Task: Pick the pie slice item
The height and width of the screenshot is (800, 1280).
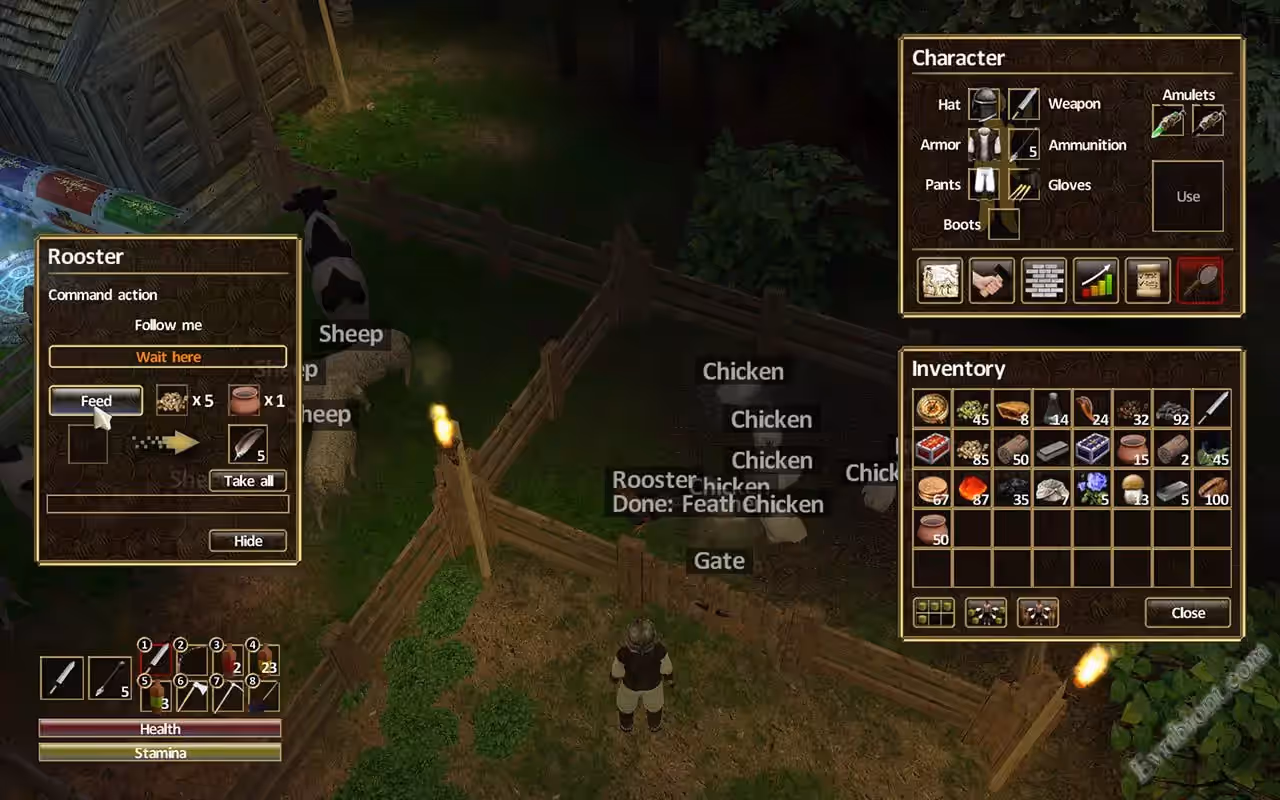Action: pos(1012,409)
